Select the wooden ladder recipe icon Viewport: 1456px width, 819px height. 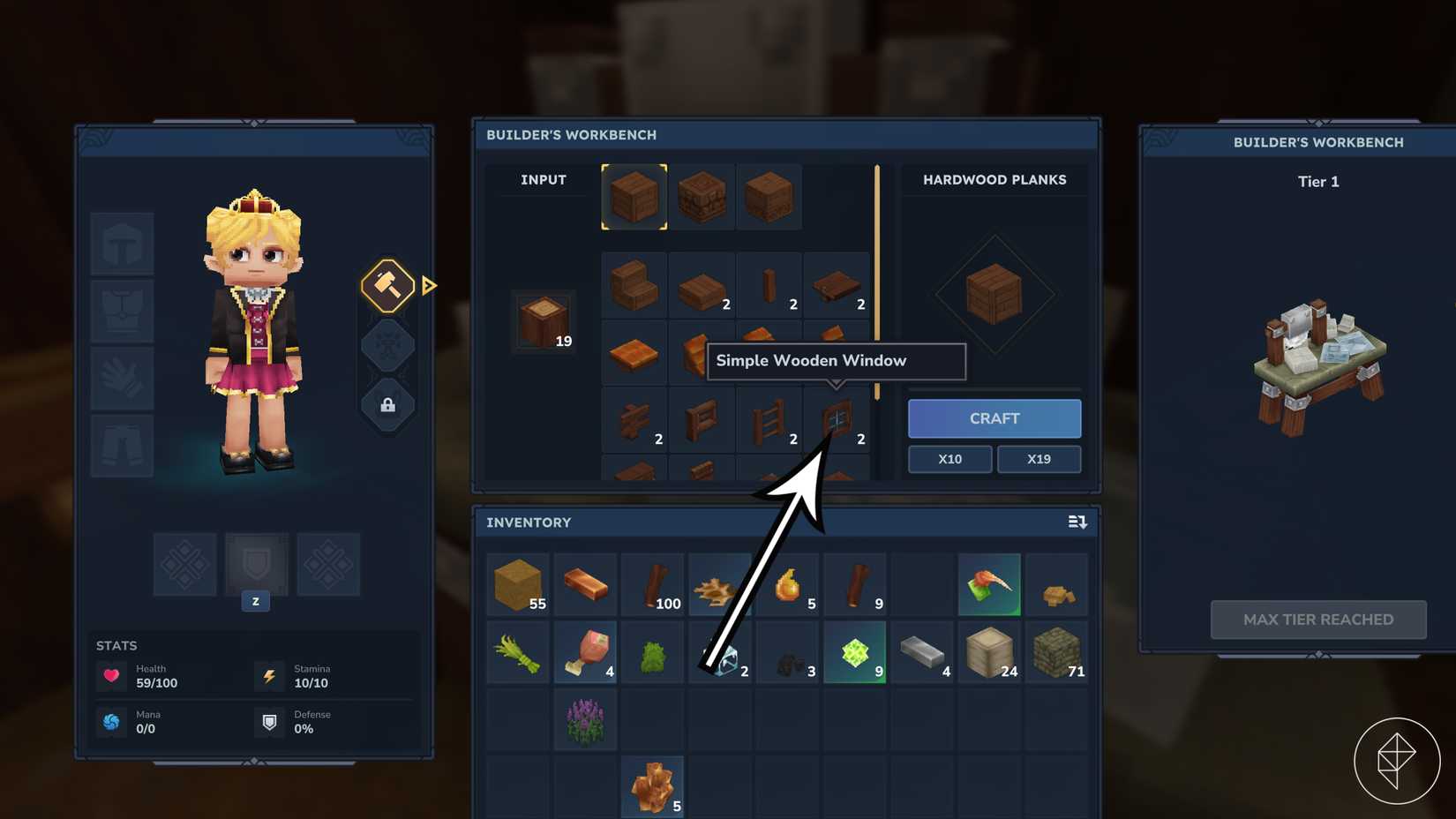tap(769, 420)
